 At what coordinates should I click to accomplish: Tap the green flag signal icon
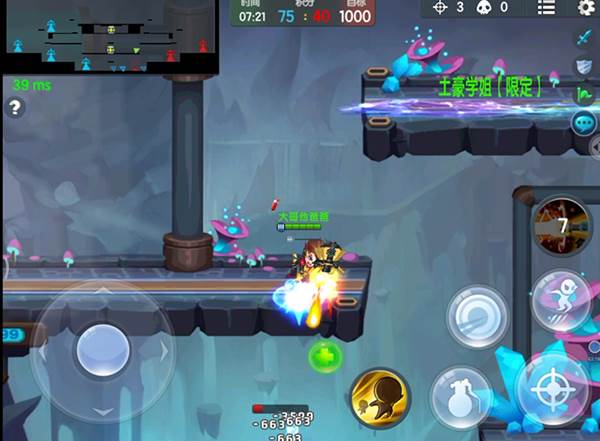[x=584, y=95]
